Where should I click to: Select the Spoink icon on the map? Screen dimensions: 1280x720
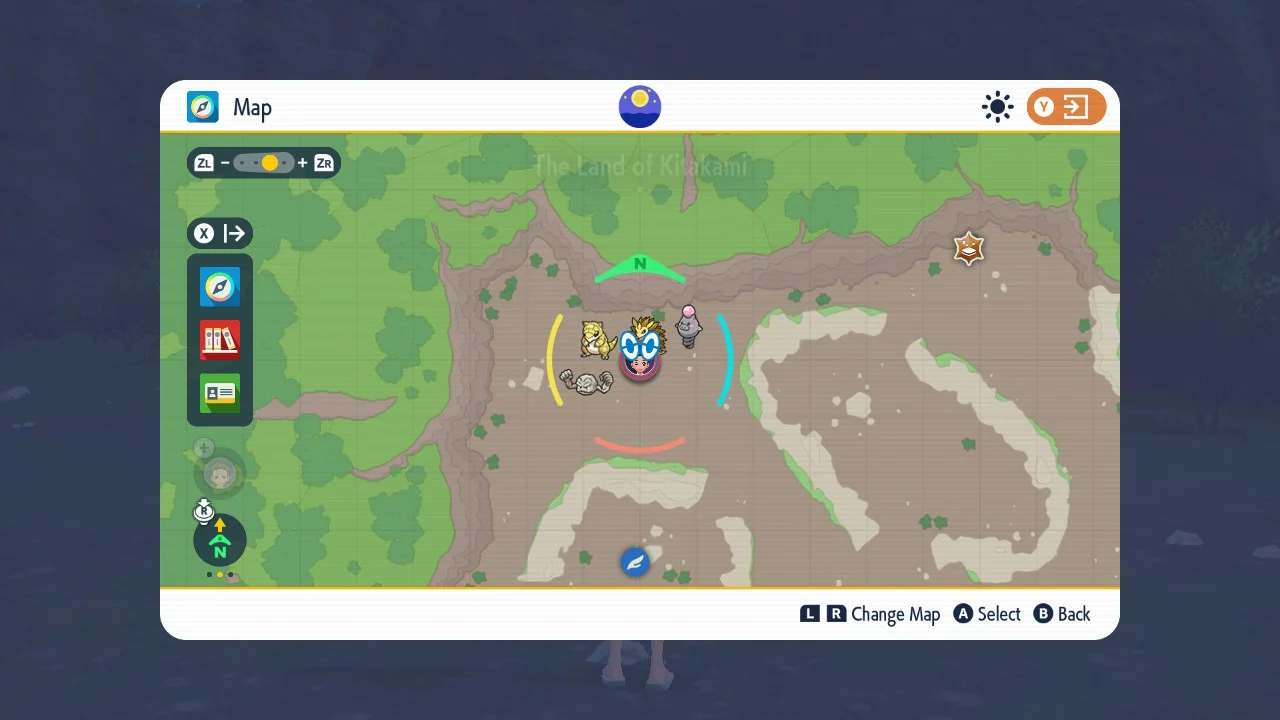point(690,325)
